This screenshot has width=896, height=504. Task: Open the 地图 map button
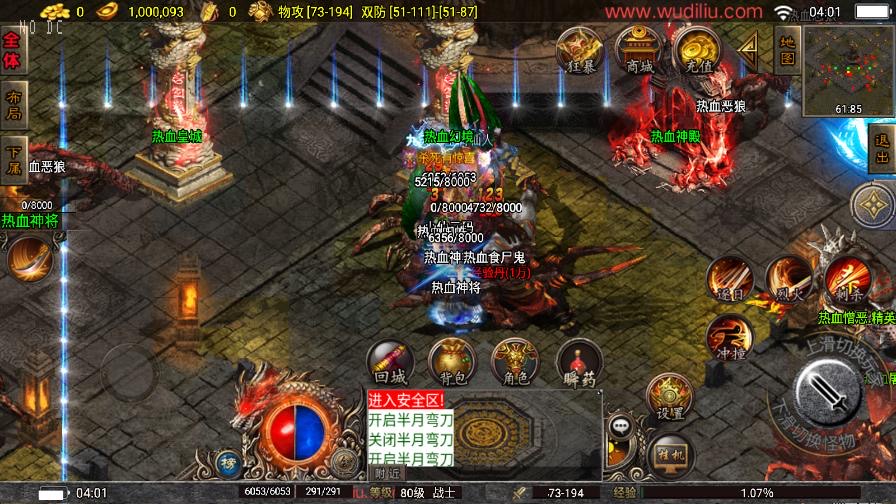(787, 50)
